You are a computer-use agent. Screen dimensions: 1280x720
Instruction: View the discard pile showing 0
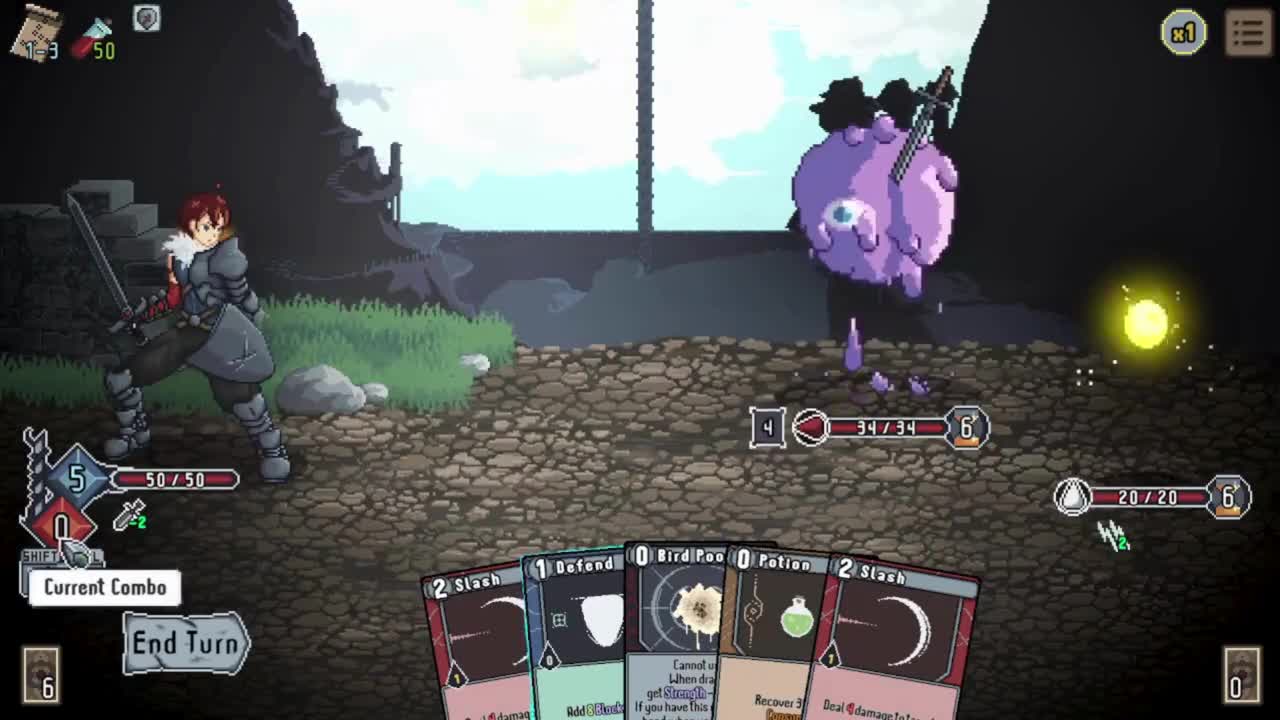pos(1241,673)
